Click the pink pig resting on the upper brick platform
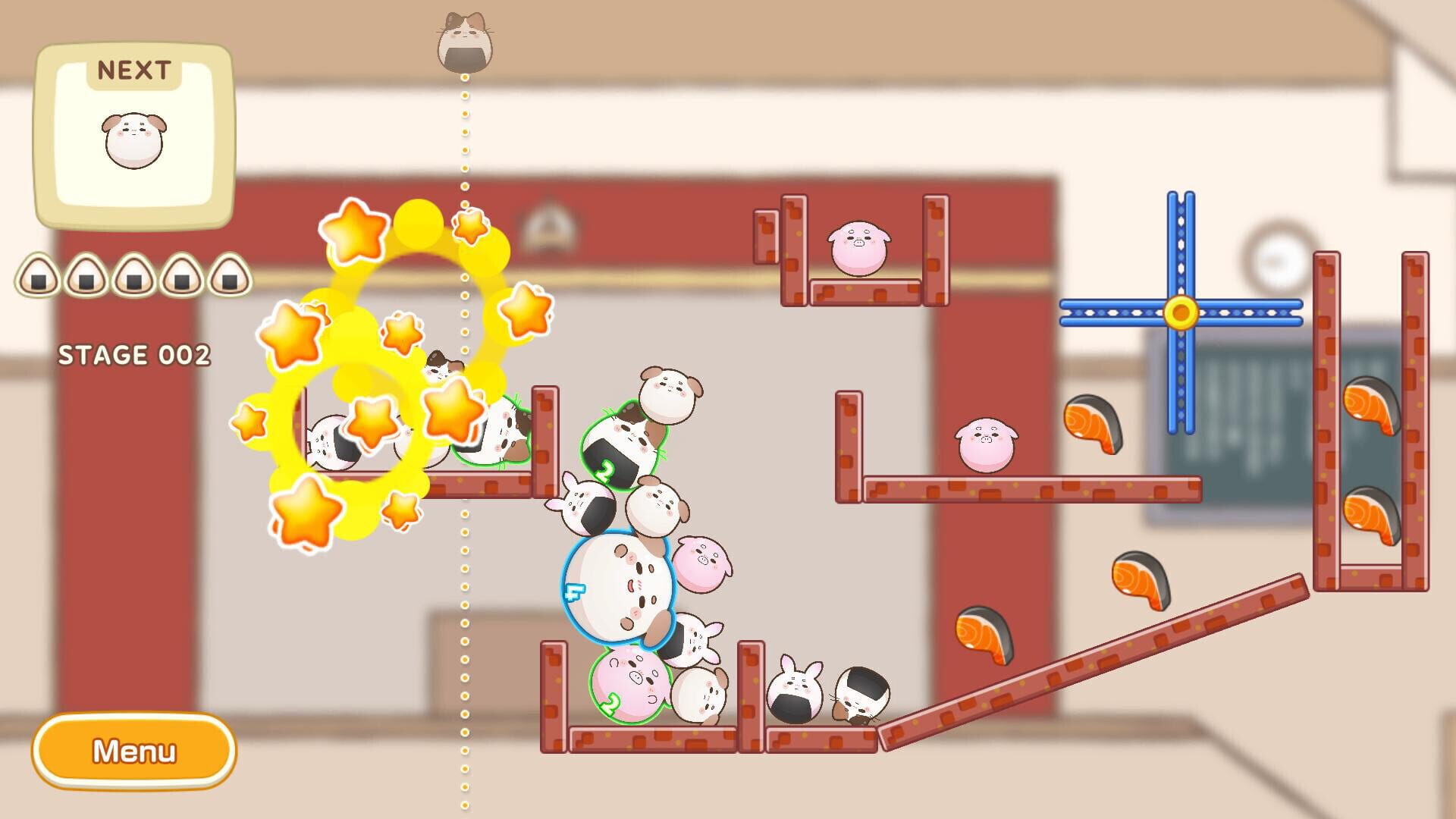Screen dimensions: 1456x819 (857, 246)
